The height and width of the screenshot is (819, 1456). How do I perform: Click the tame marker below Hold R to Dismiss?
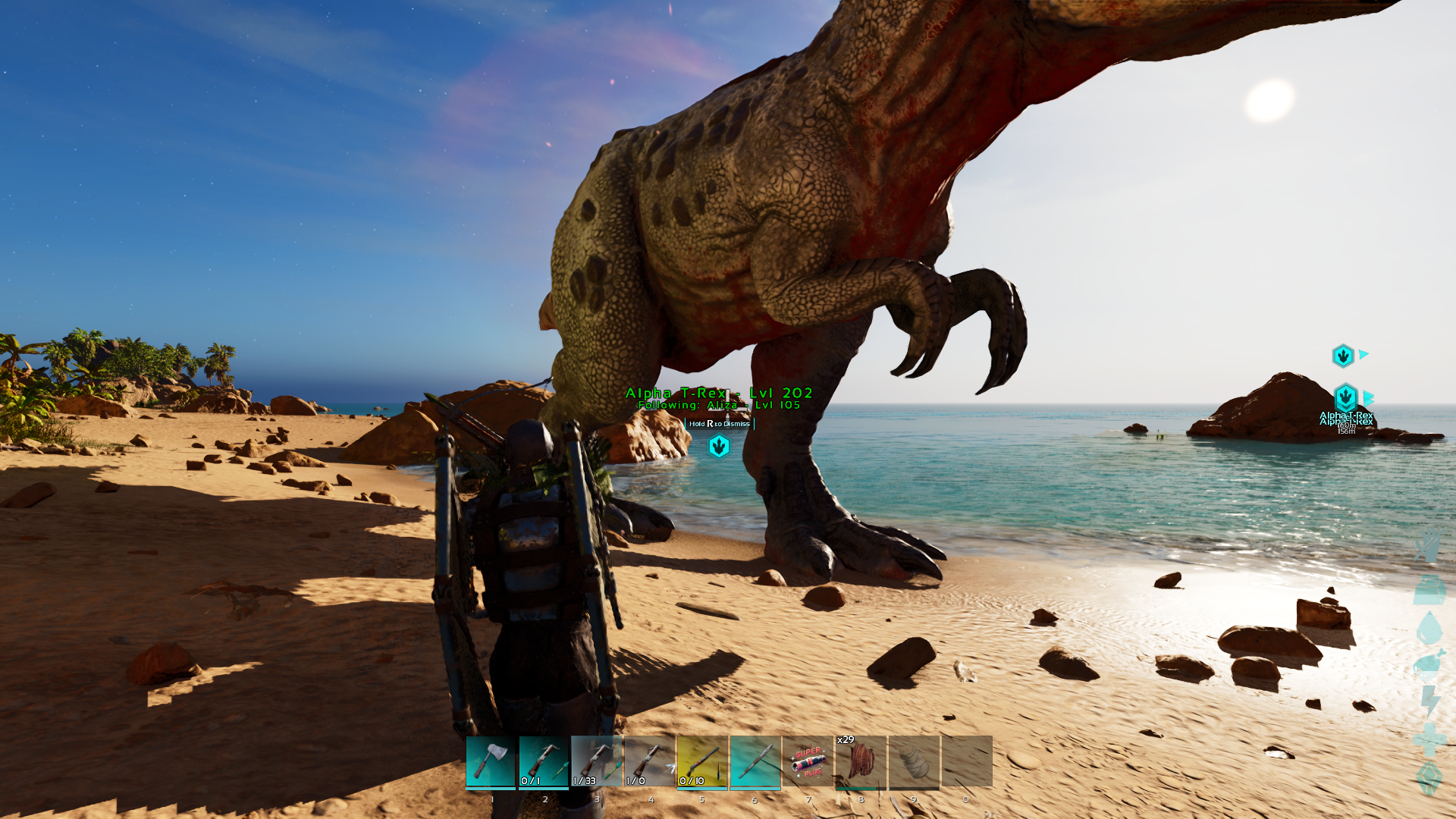[719, 447]
